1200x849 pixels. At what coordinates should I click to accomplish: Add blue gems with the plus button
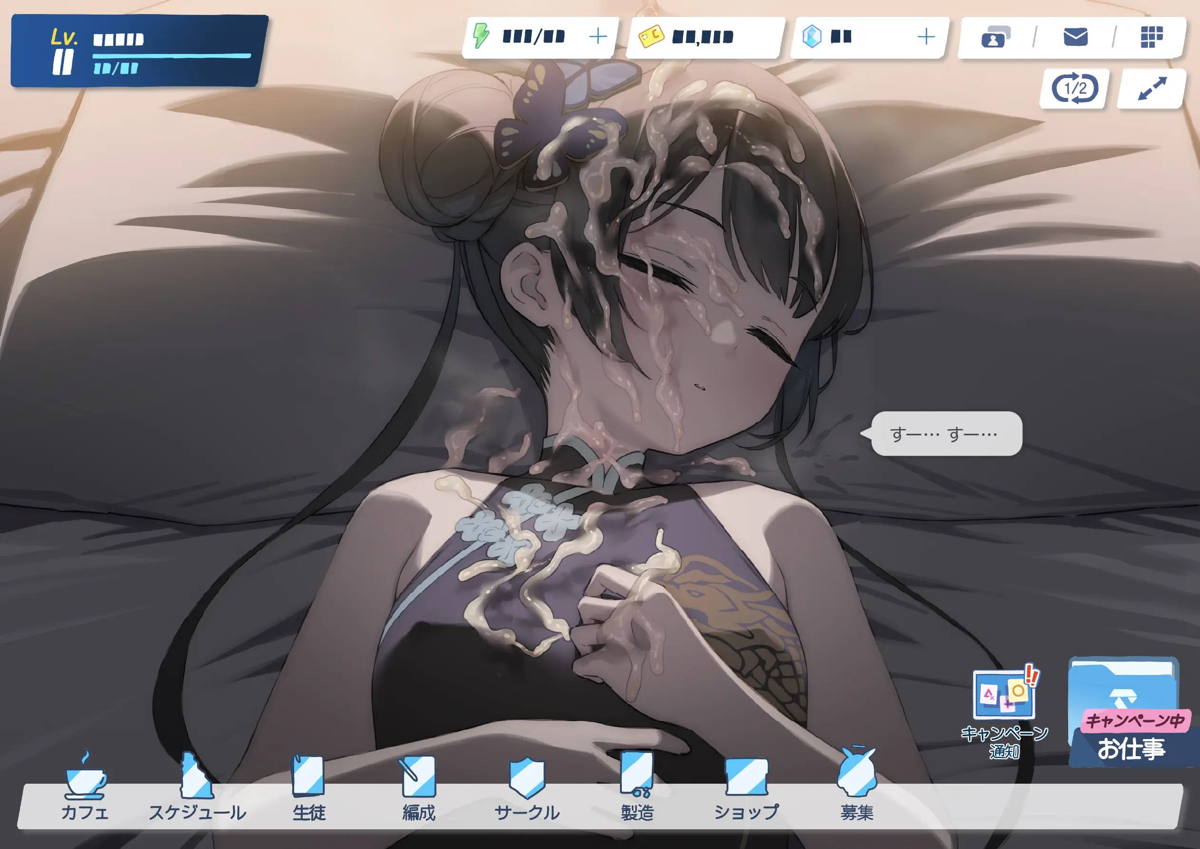click(926, 37)
